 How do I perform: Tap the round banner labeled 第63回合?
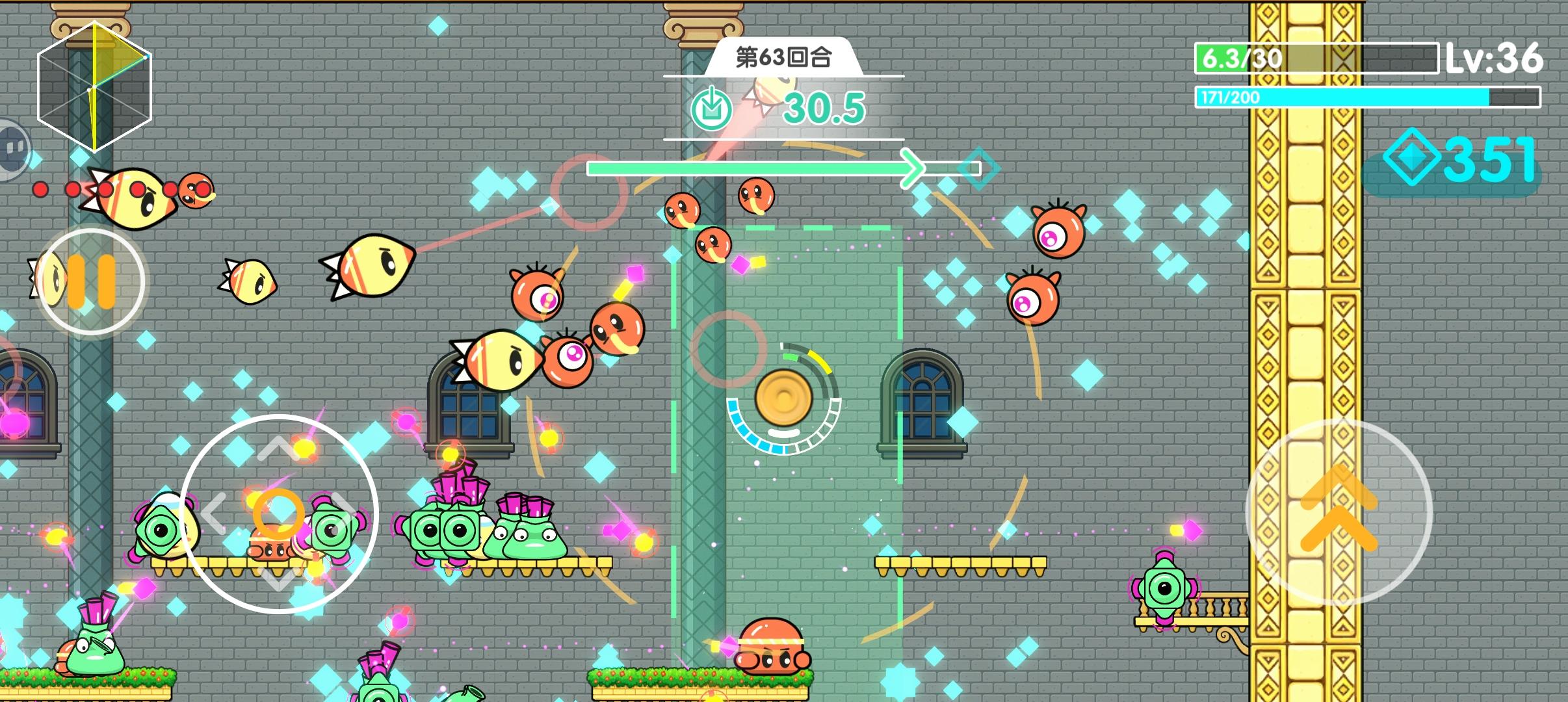(783, 56)
